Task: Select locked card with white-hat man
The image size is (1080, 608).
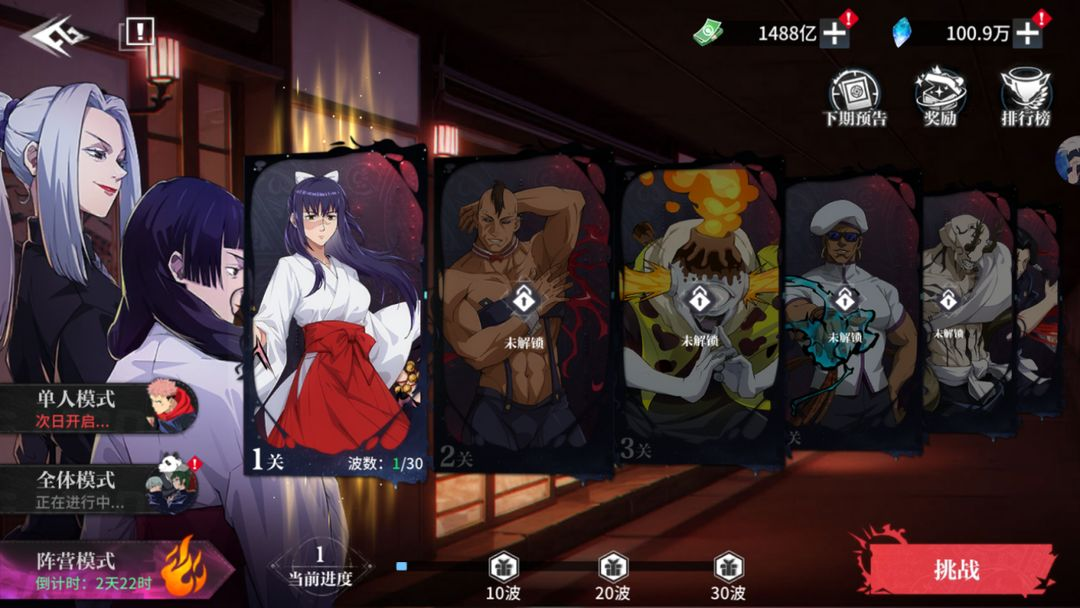Action: (x=848, y=310)
